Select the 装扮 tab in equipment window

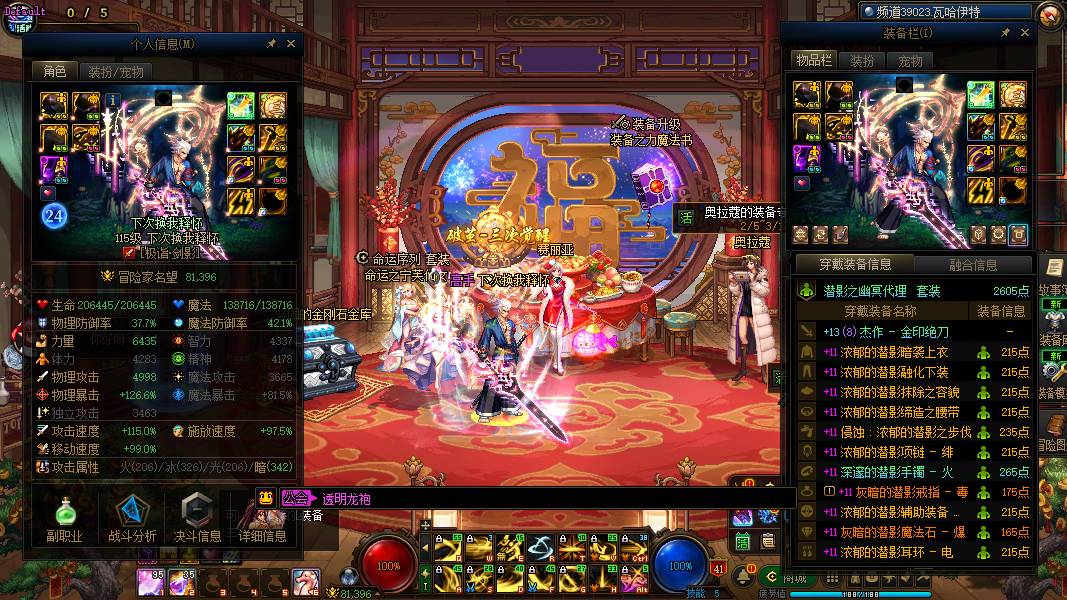click(x=862, y=61)
